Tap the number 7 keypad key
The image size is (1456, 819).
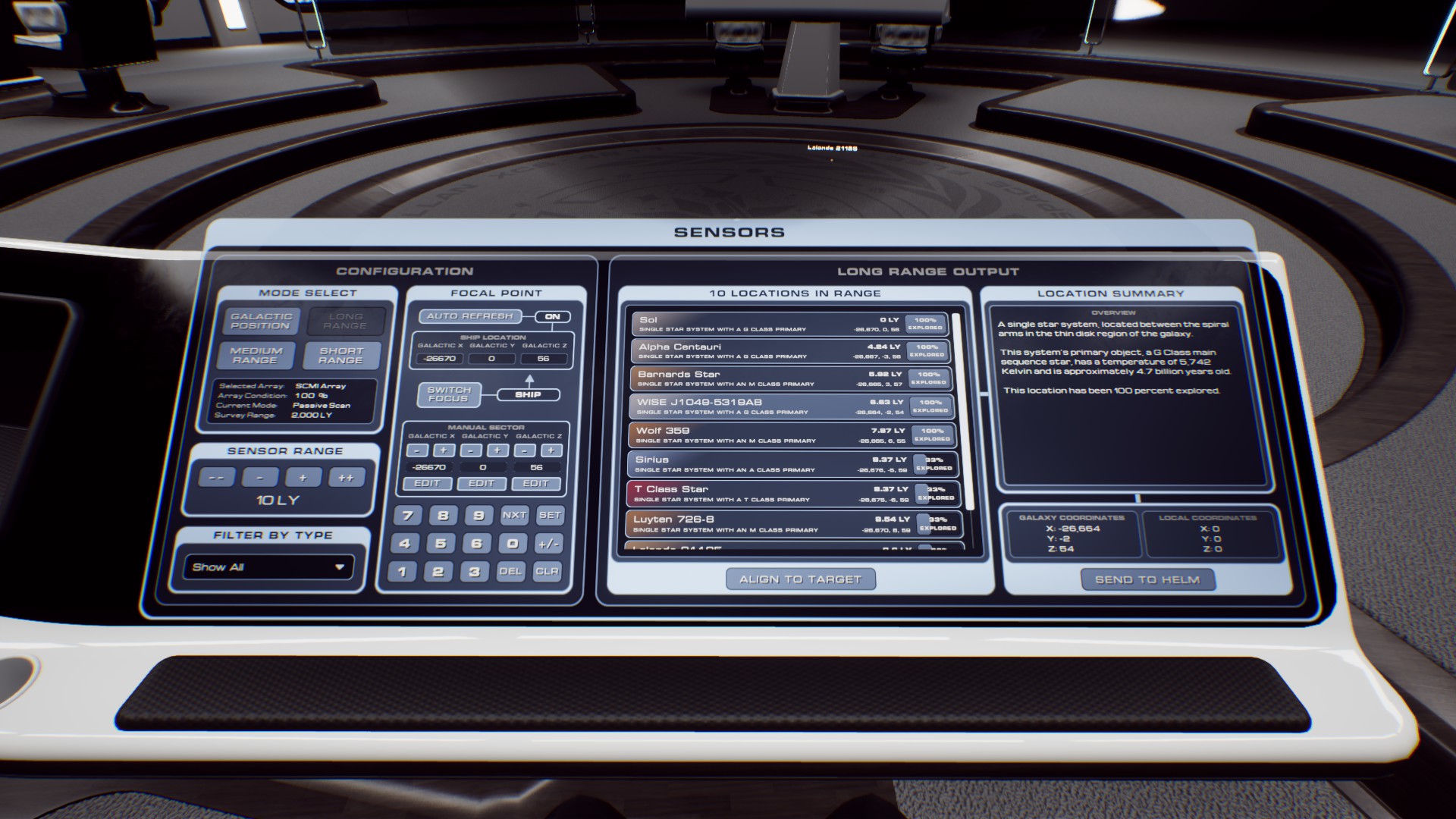pos(407,516)
